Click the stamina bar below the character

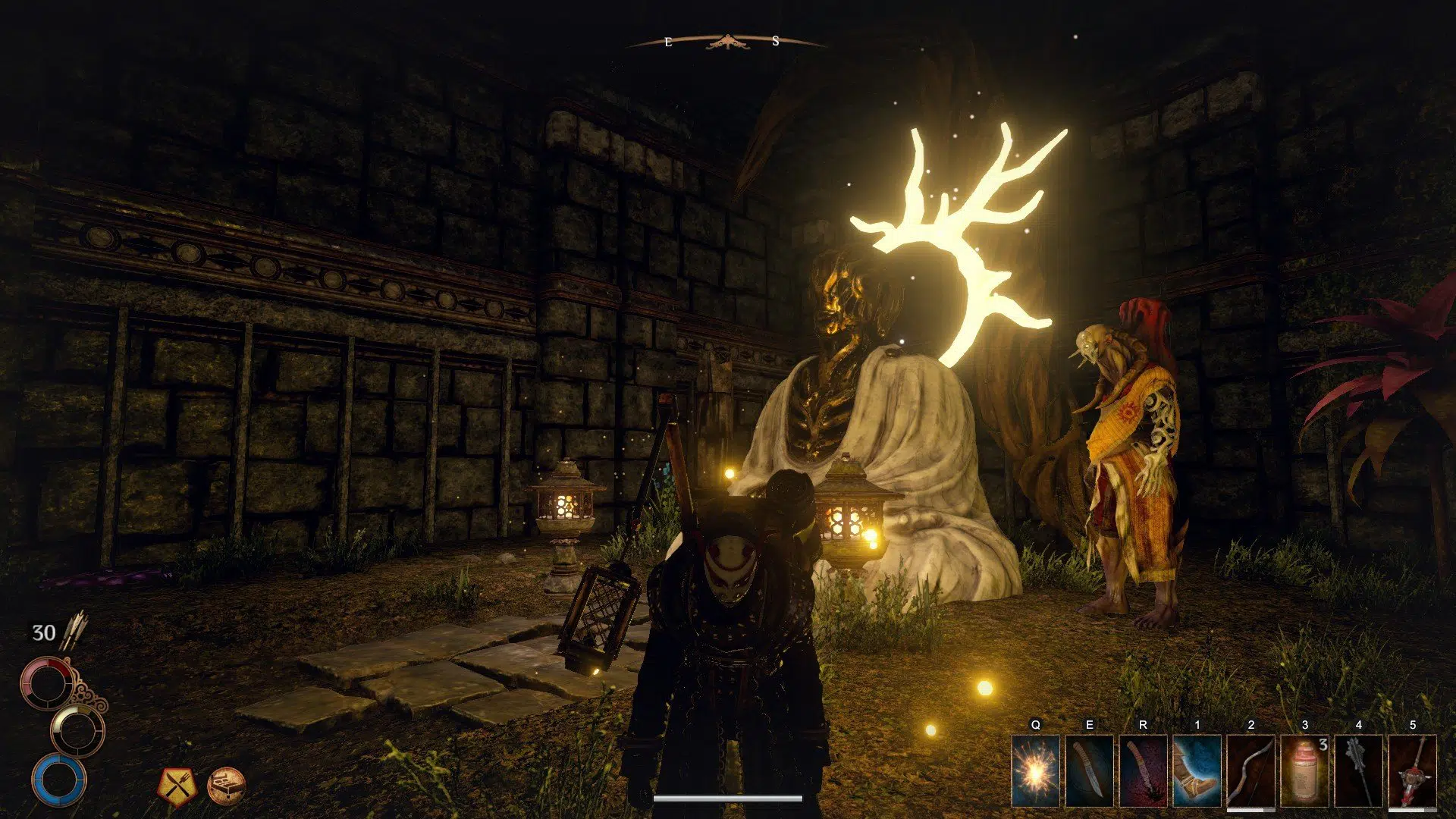click(x=728, y=799)
